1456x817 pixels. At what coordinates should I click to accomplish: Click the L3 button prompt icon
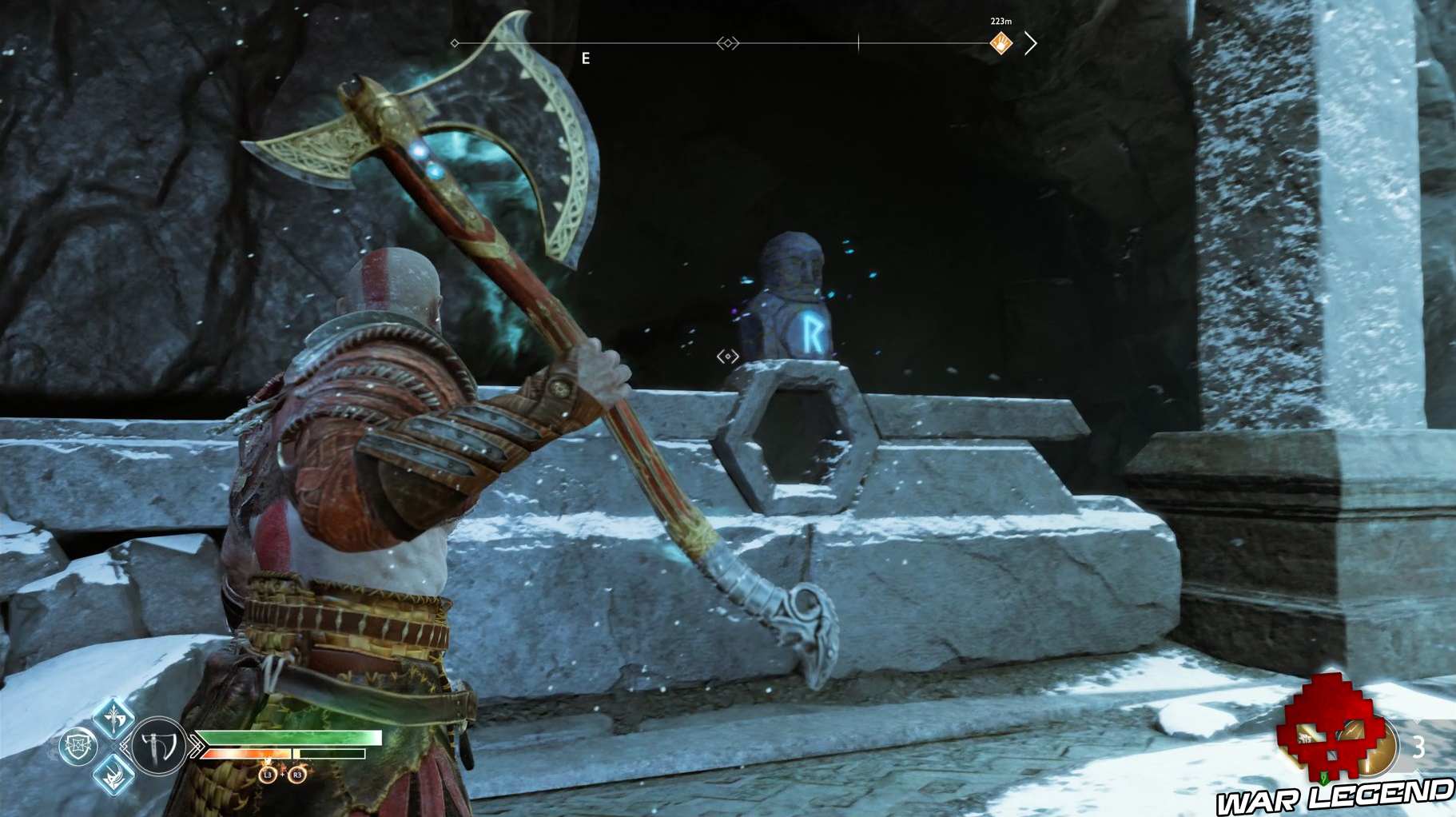[269, 775]
